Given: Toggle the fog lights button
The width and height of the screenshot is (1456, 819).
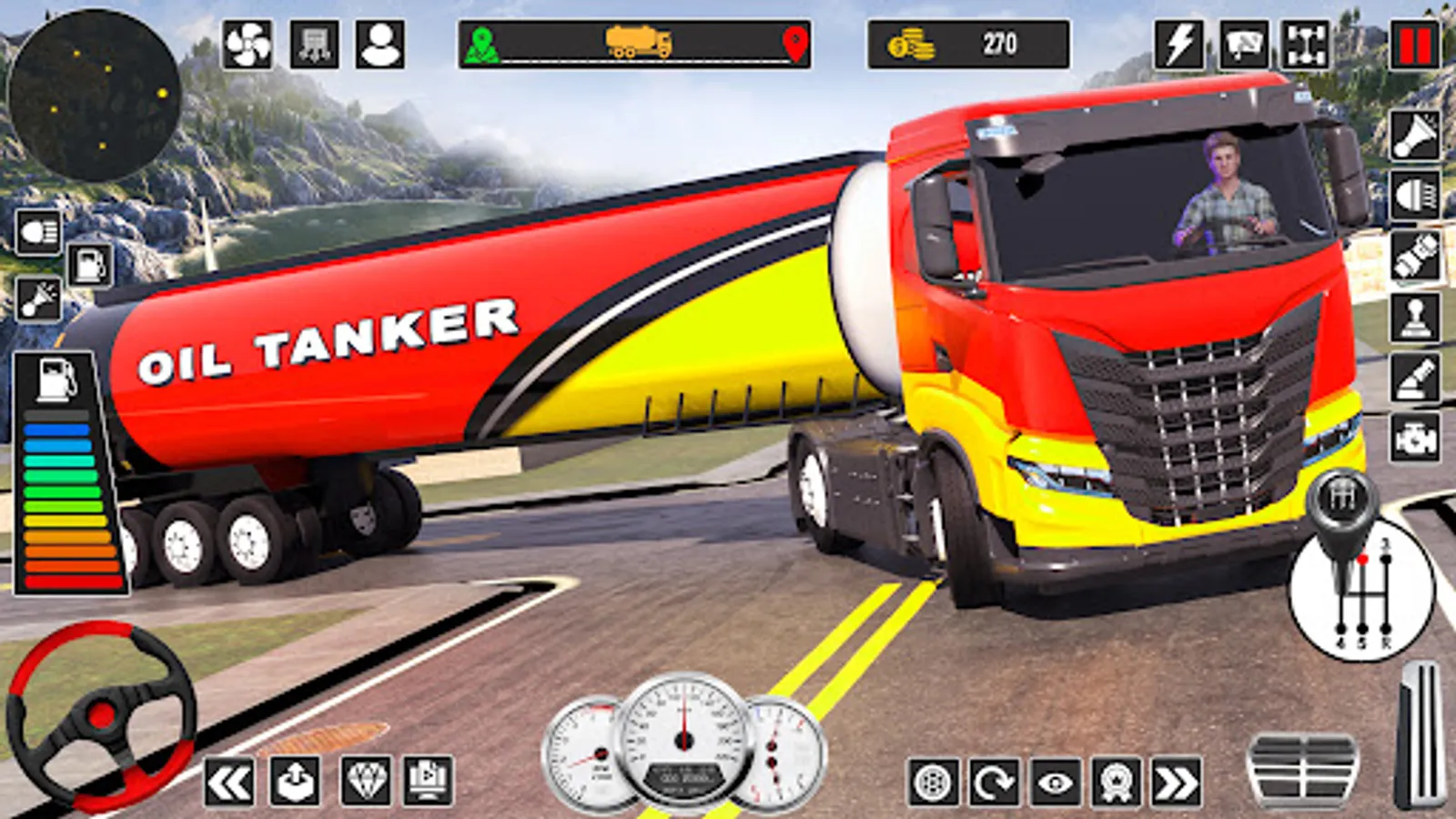Looking at the screenshot, I should [x=1415, y=196].
